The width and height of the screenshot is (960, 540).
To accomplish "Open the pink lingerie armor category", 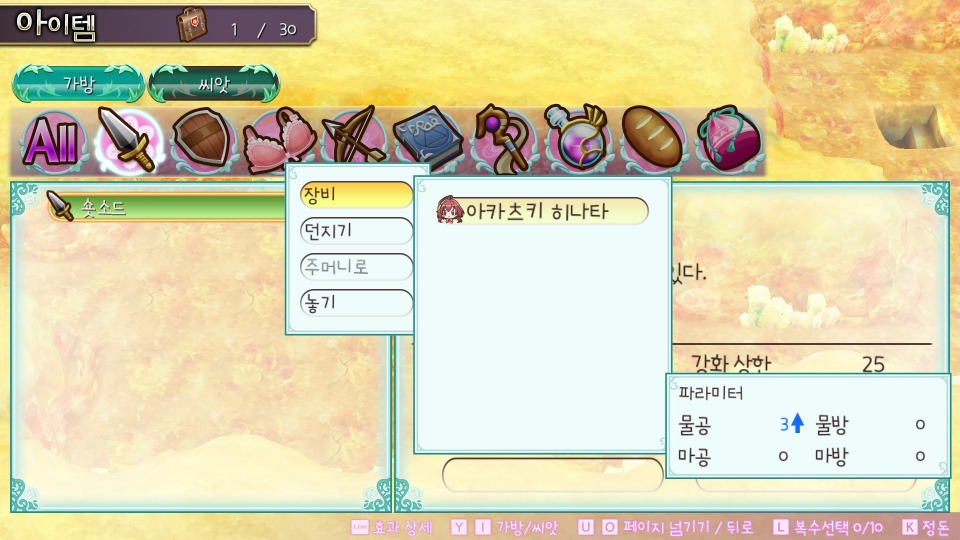I will click(x=277, y=140).
